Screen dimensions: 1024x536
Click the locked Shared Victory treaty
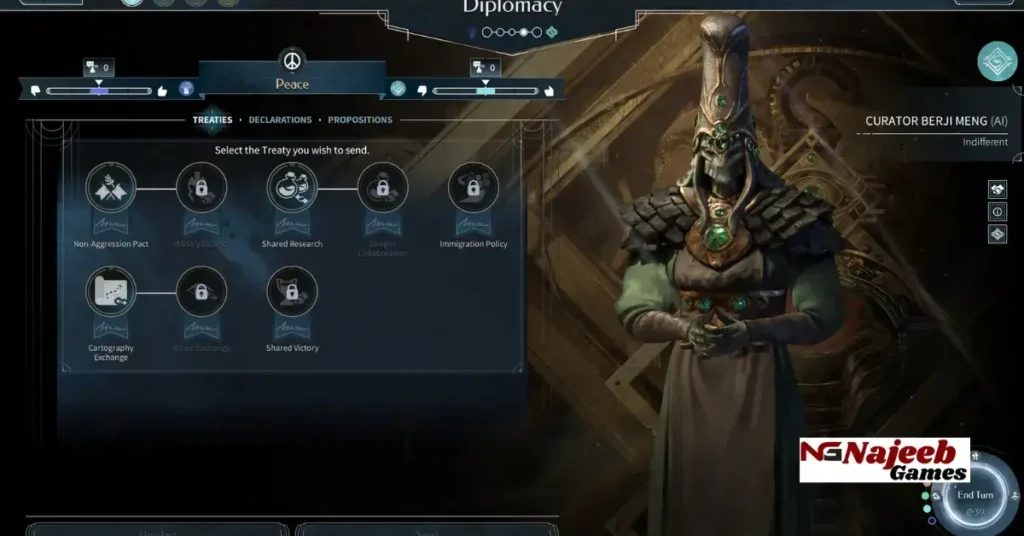292,292
